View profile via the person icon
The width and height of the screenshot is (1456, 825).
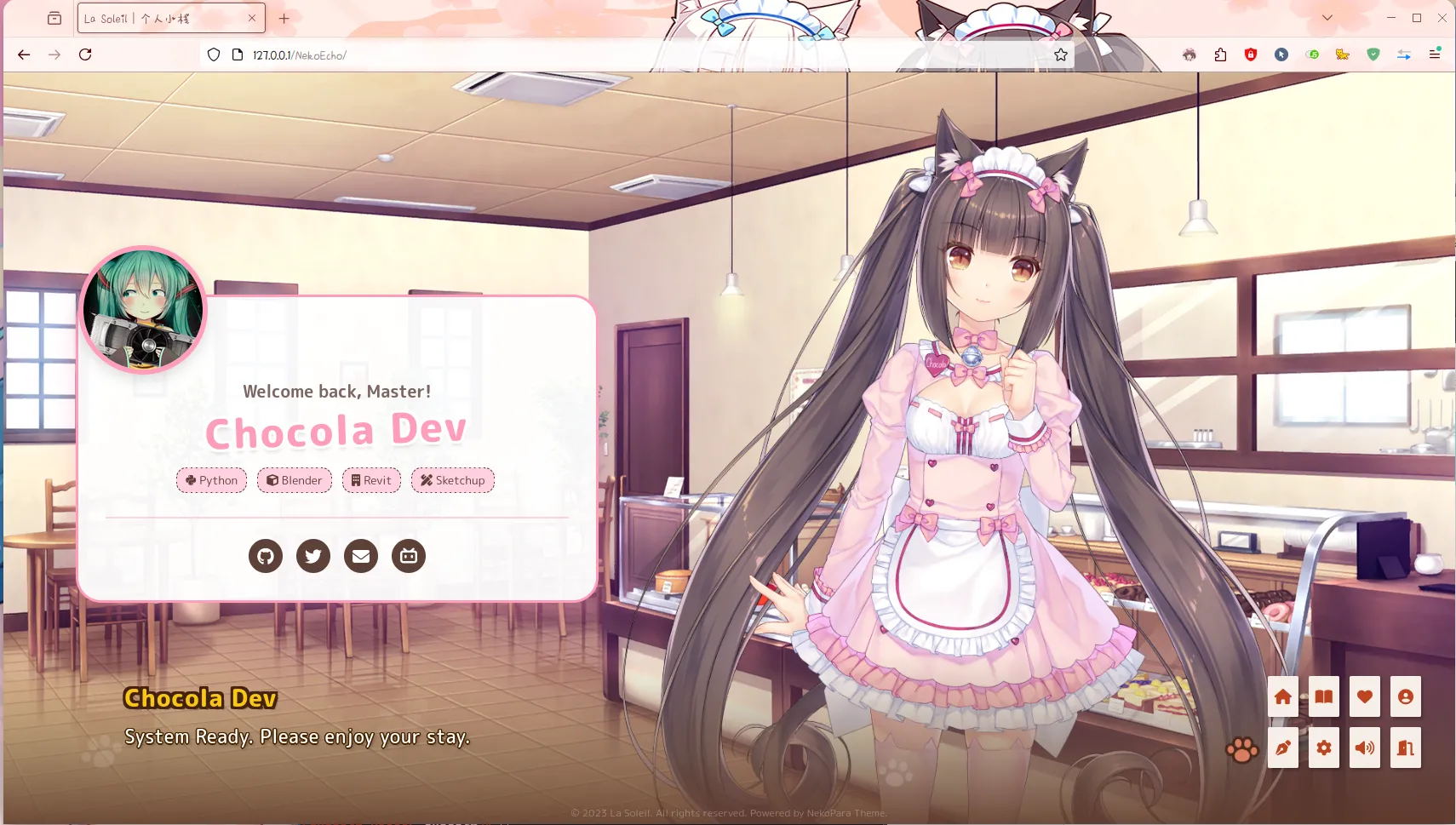[x=1404, y=696]
